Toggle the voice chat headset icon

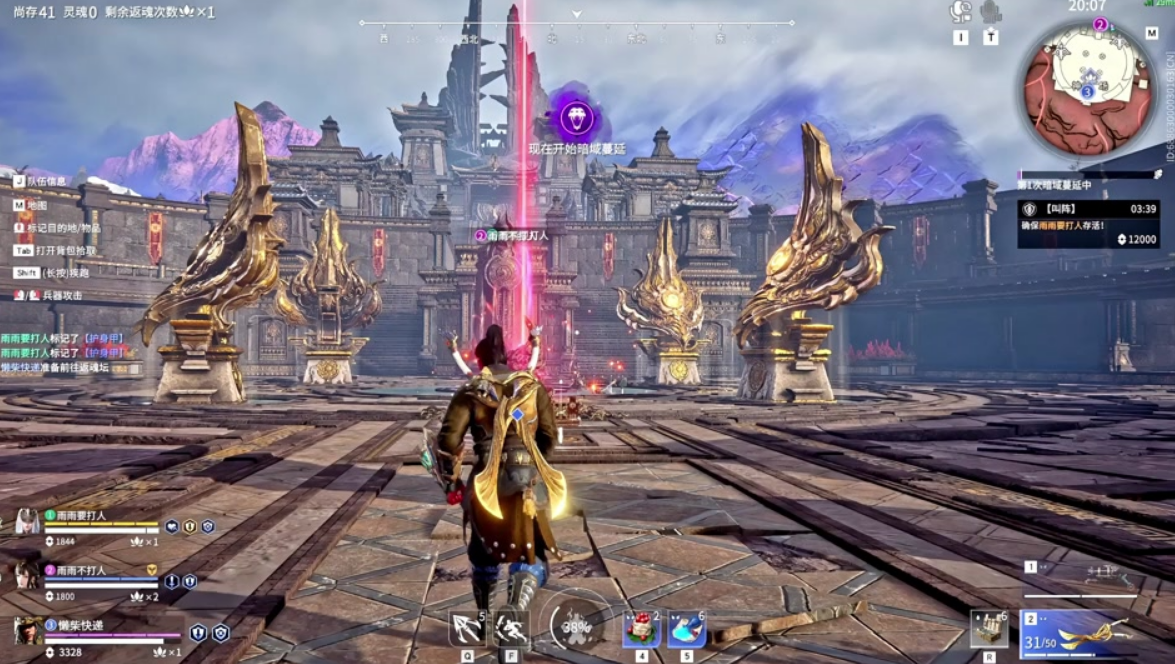pos(960,12)
